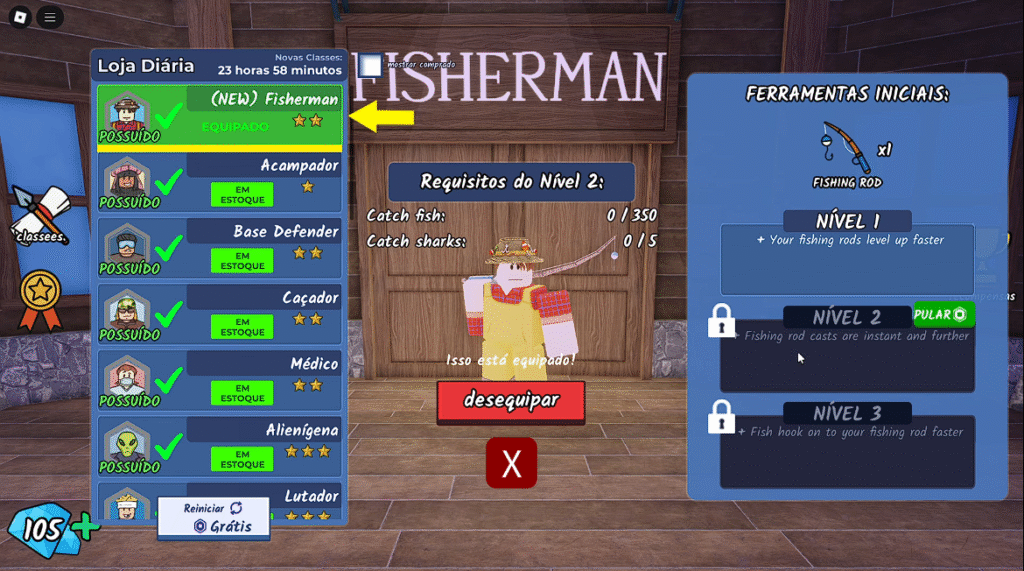Select the (NEW) Fisherman class row

pyautogui.click(x=219, y=115)
